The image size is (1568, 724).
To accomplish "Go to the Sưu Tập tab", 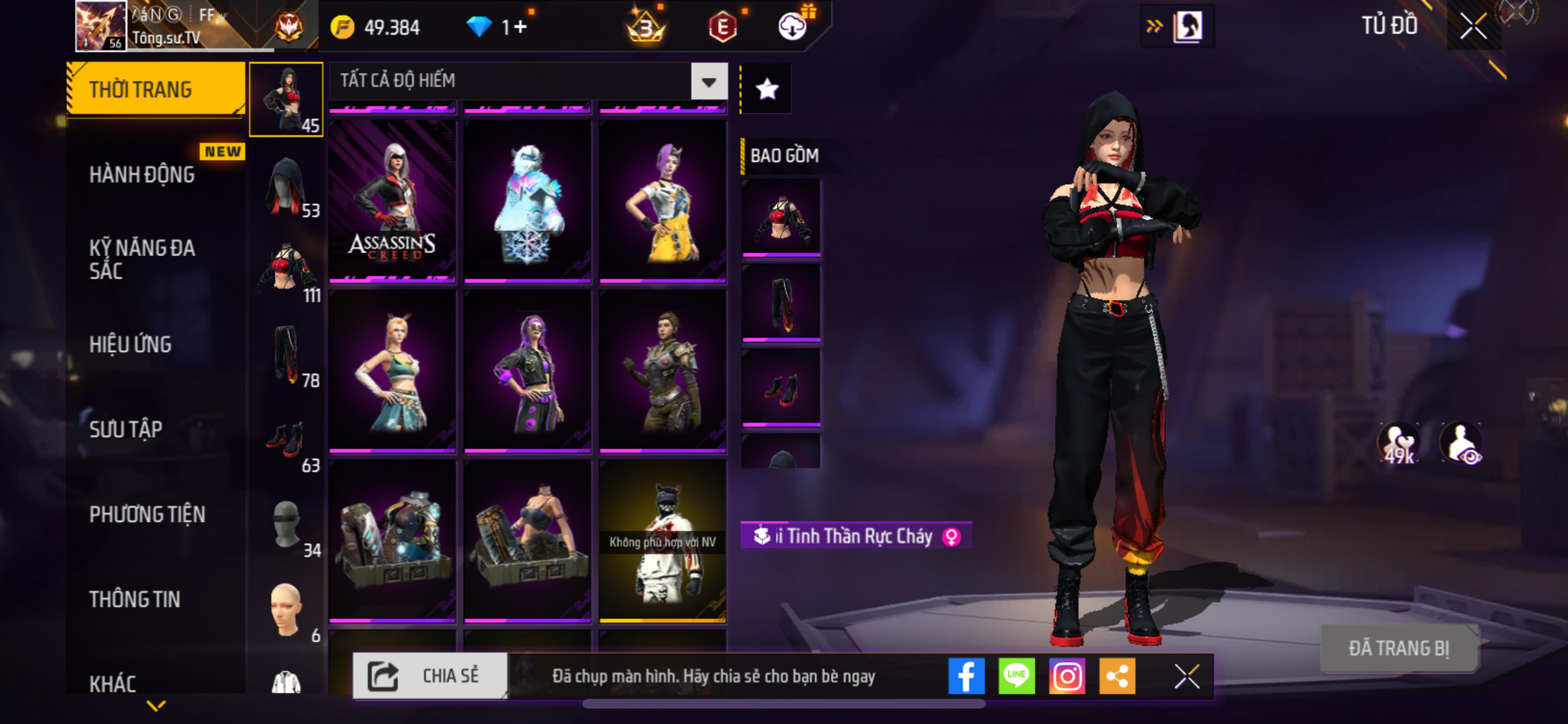I will [126, 429].
